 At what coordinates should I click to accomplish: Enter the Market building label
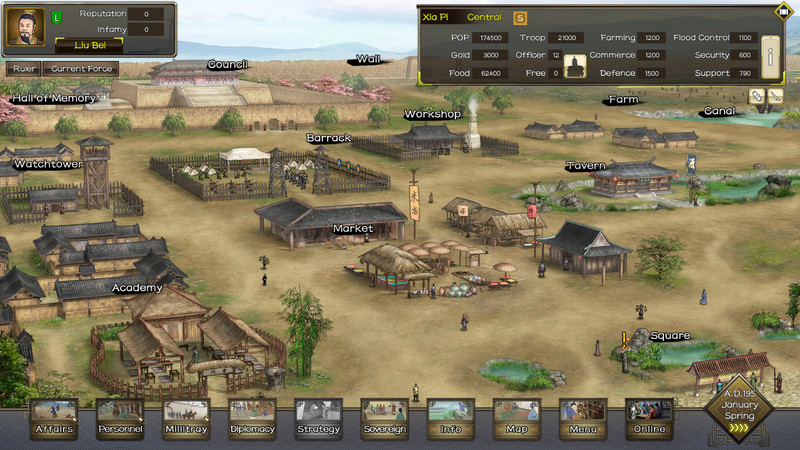[x=352, y=229]
